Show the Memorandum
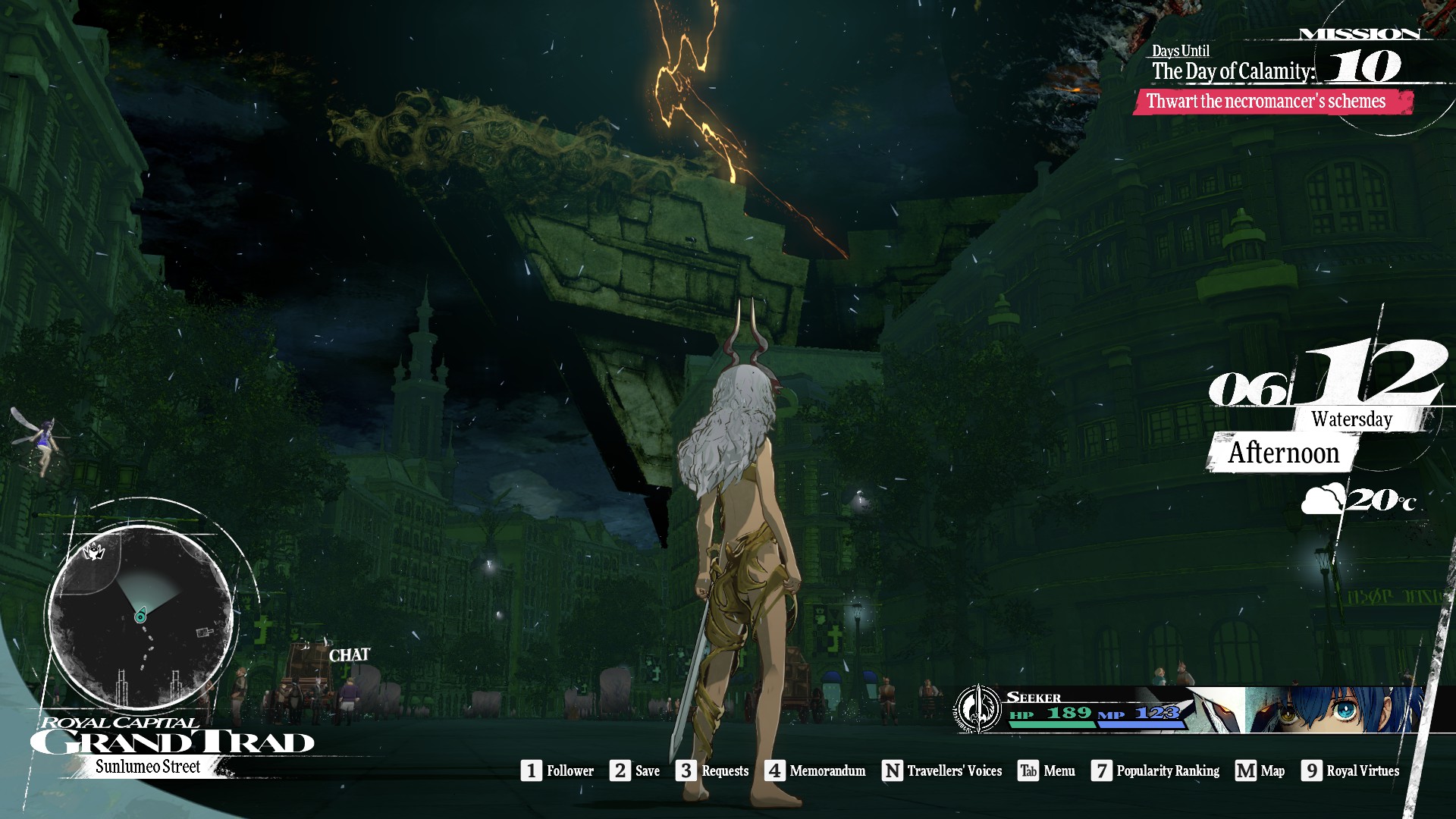This screenshot has width=1456, height=819. click(815, 770)
